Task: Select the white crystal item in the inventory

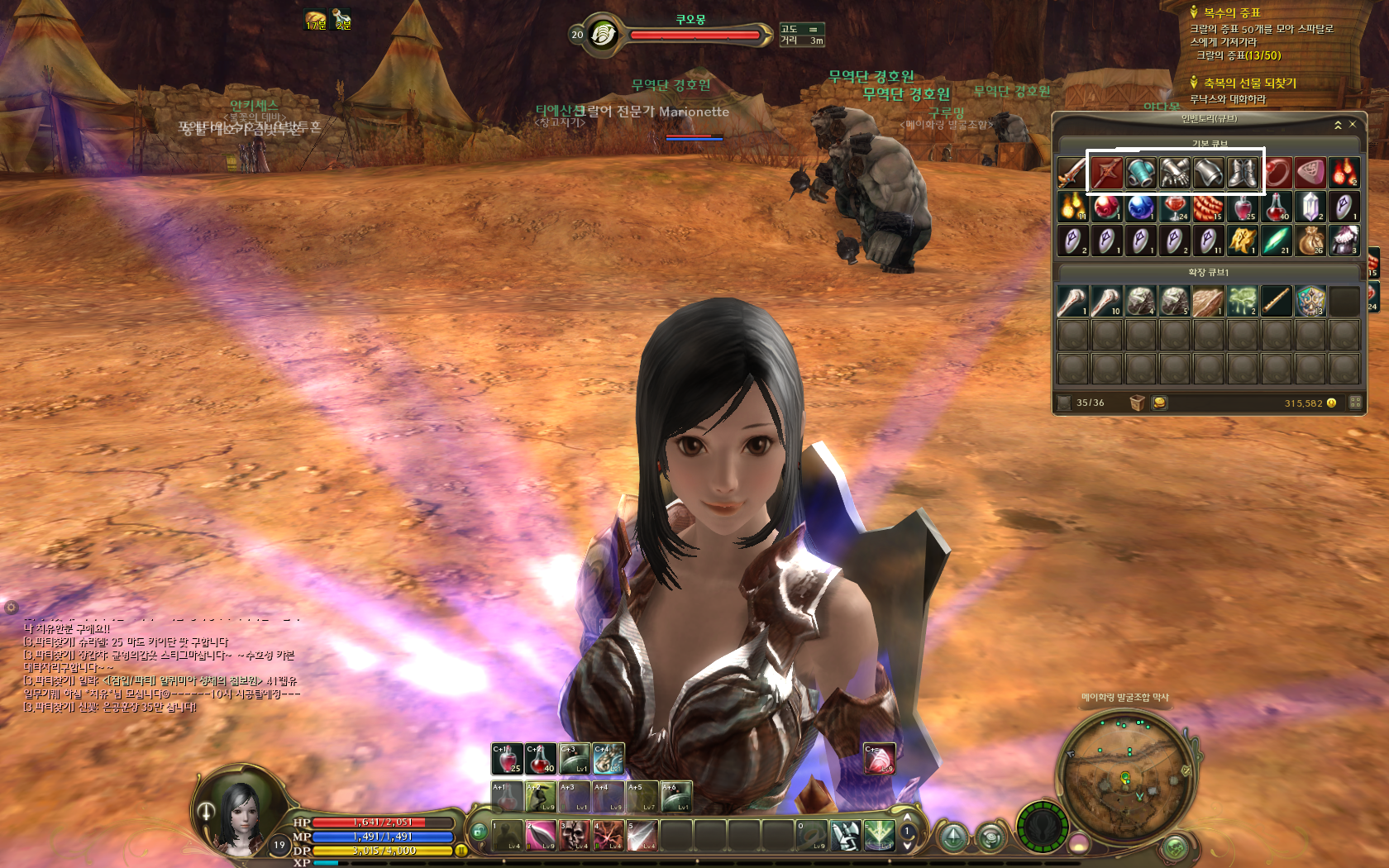Action: (1310, 207)
